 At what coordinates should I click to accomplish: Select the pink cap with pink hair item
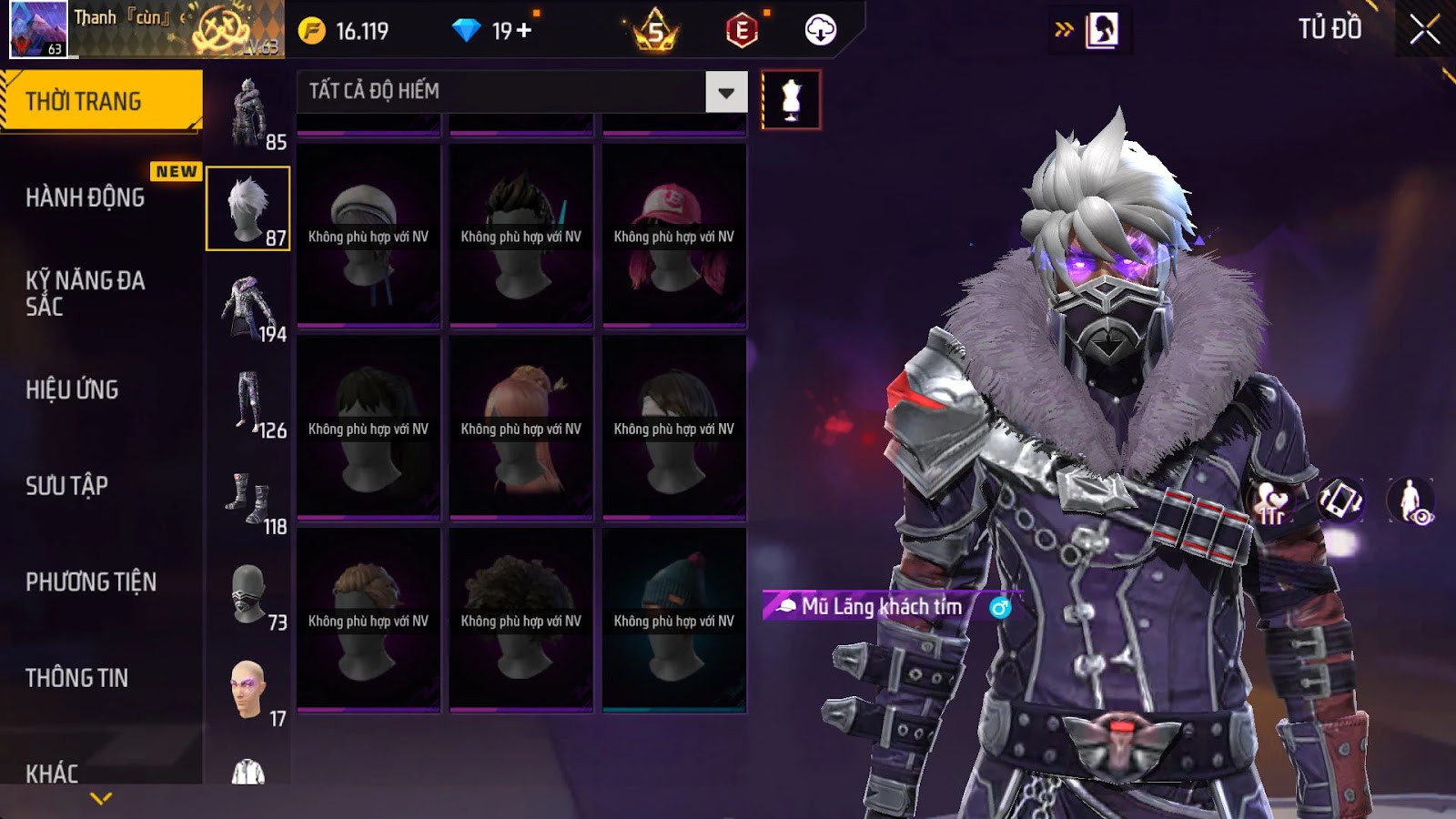click(674, 235)
